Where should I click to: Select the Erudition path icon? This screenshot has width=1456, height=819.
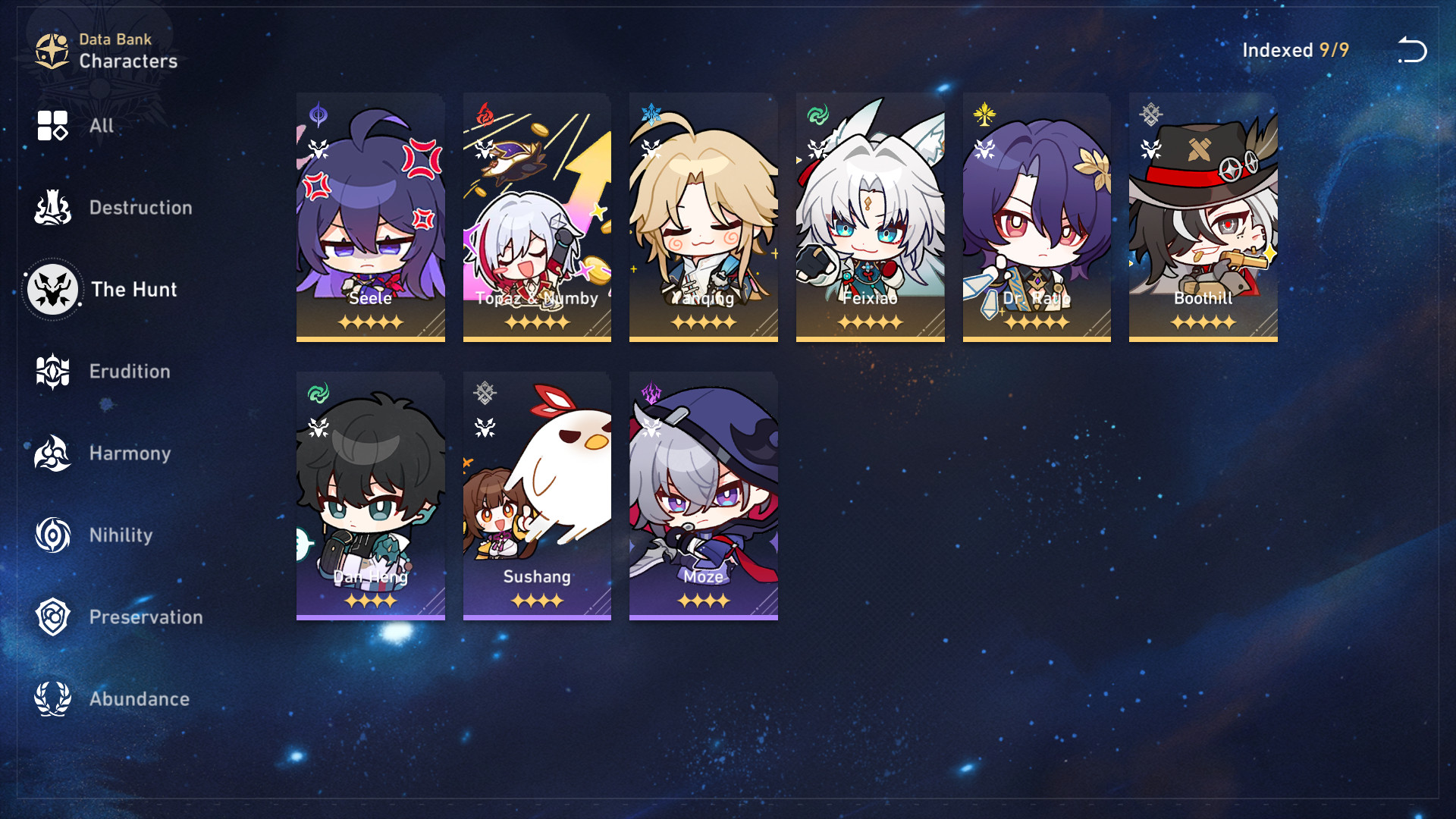click(x=51, y=371)
